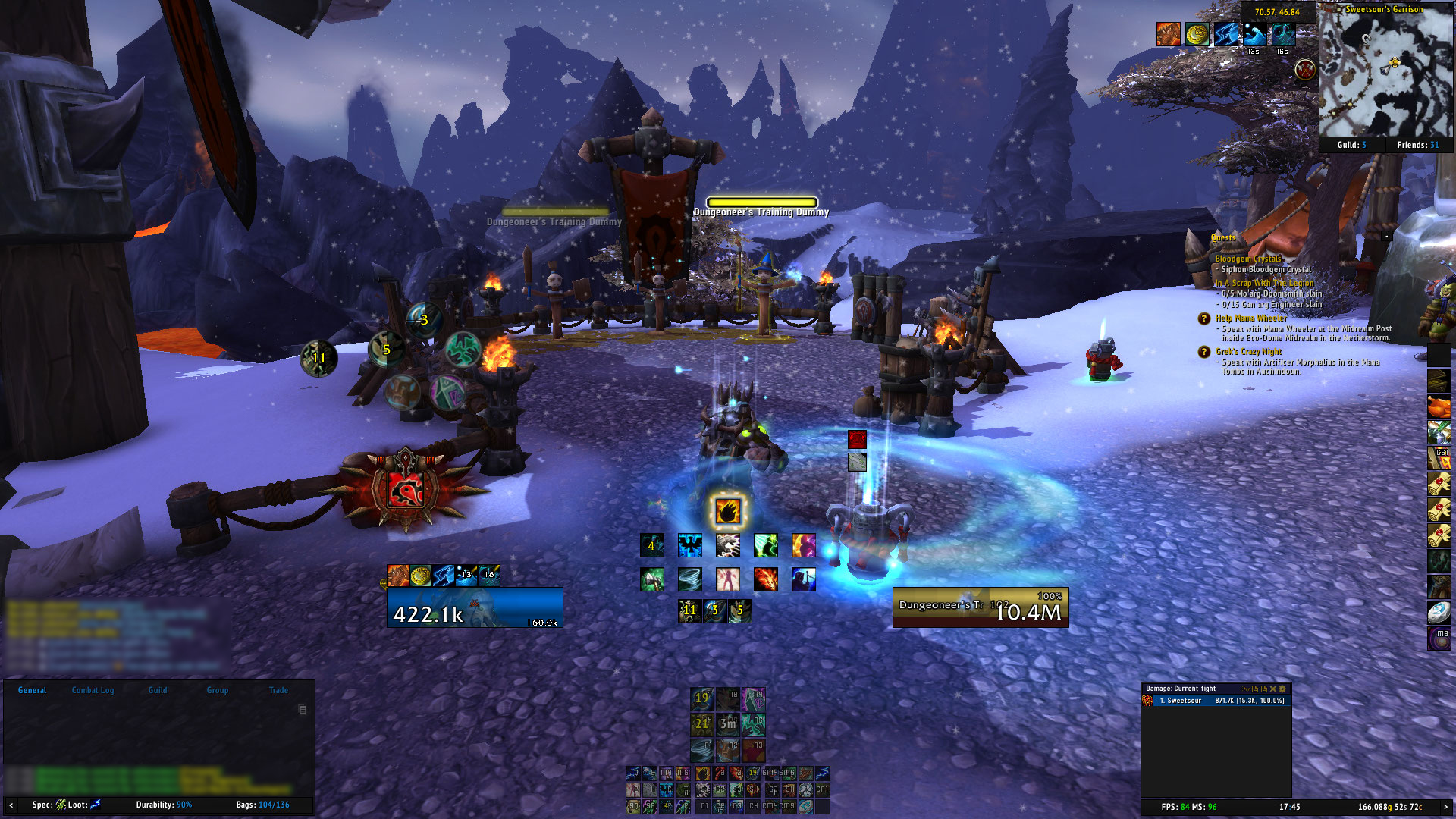Click the Dungeoneer's Training Dummy target frame
The height and width of the screenshot is (819, 1456).
tap(980, 607)
